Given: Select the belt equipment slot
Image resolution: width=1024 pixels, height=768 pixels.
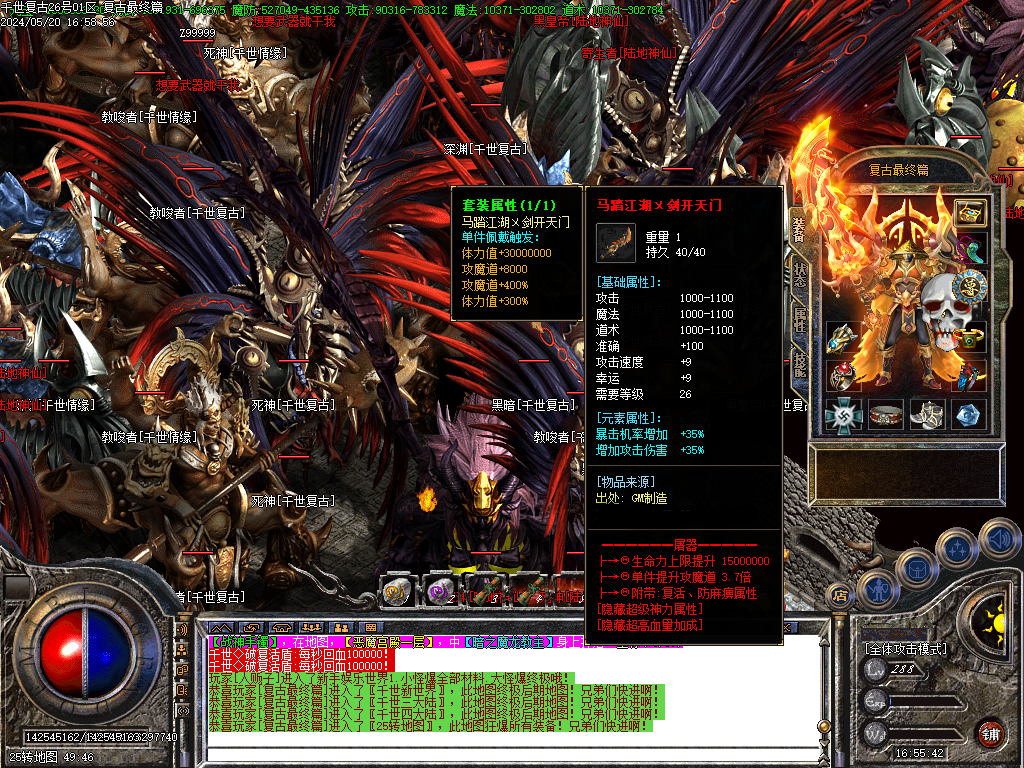Looking at the screenshot, I should 885,415.
